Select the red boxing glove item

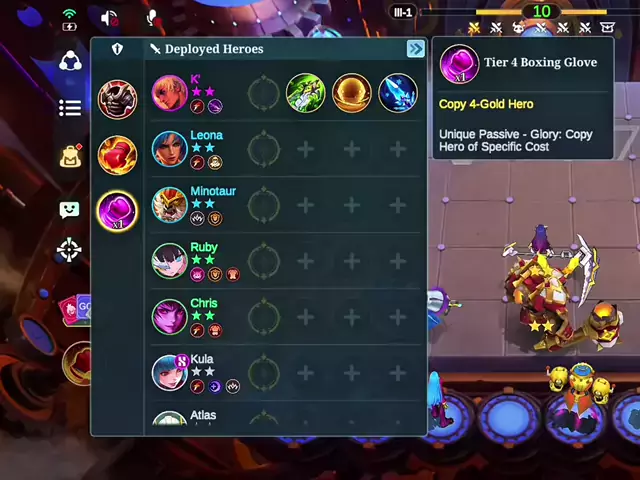coord(117,155)
